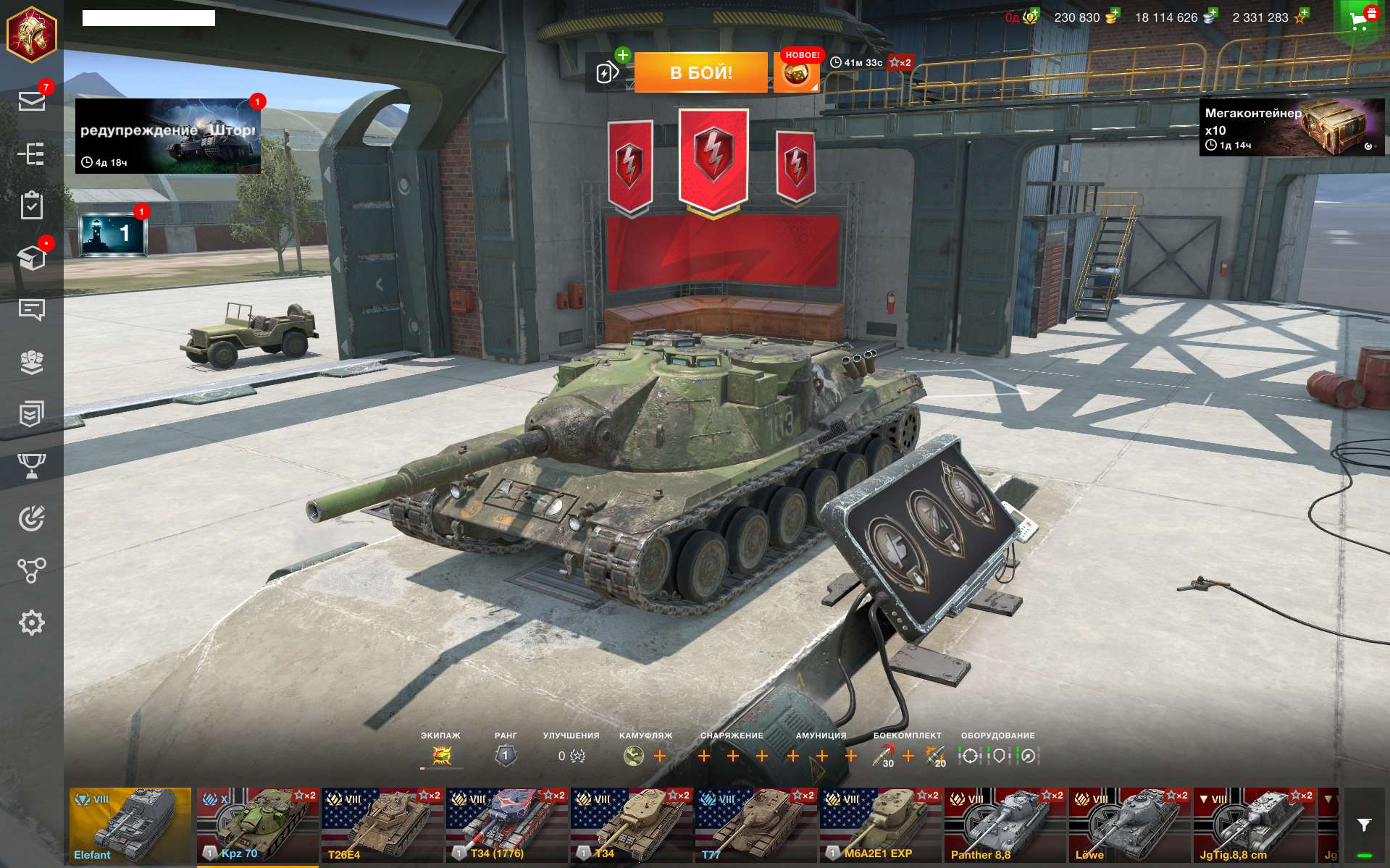Open the game settings gear

pos(32,621)
